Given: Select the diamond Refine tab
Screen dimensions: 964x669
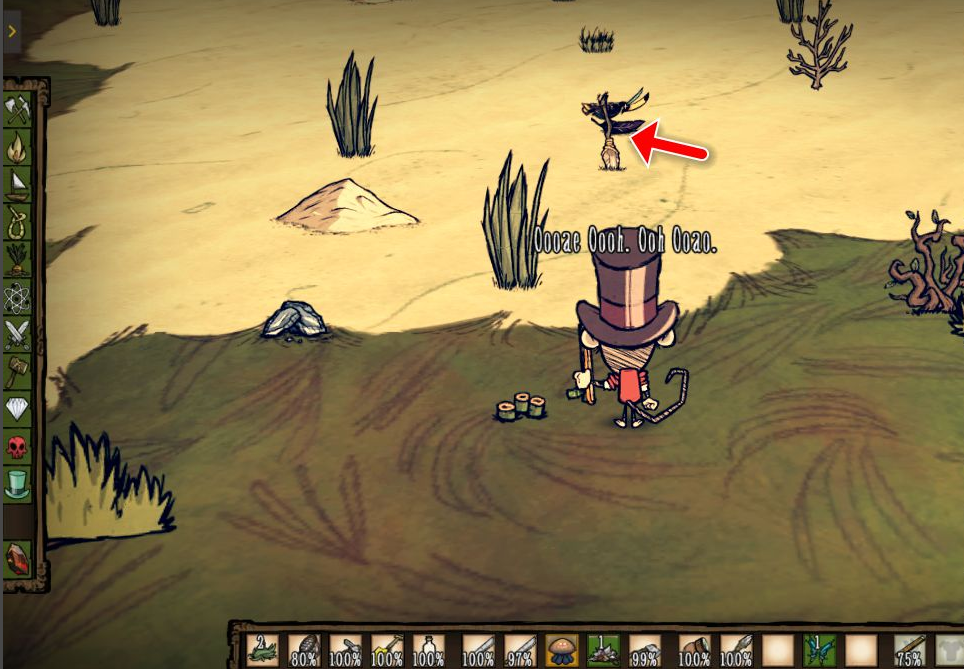Looking at the screenshot, I should [x=18, y=409].
